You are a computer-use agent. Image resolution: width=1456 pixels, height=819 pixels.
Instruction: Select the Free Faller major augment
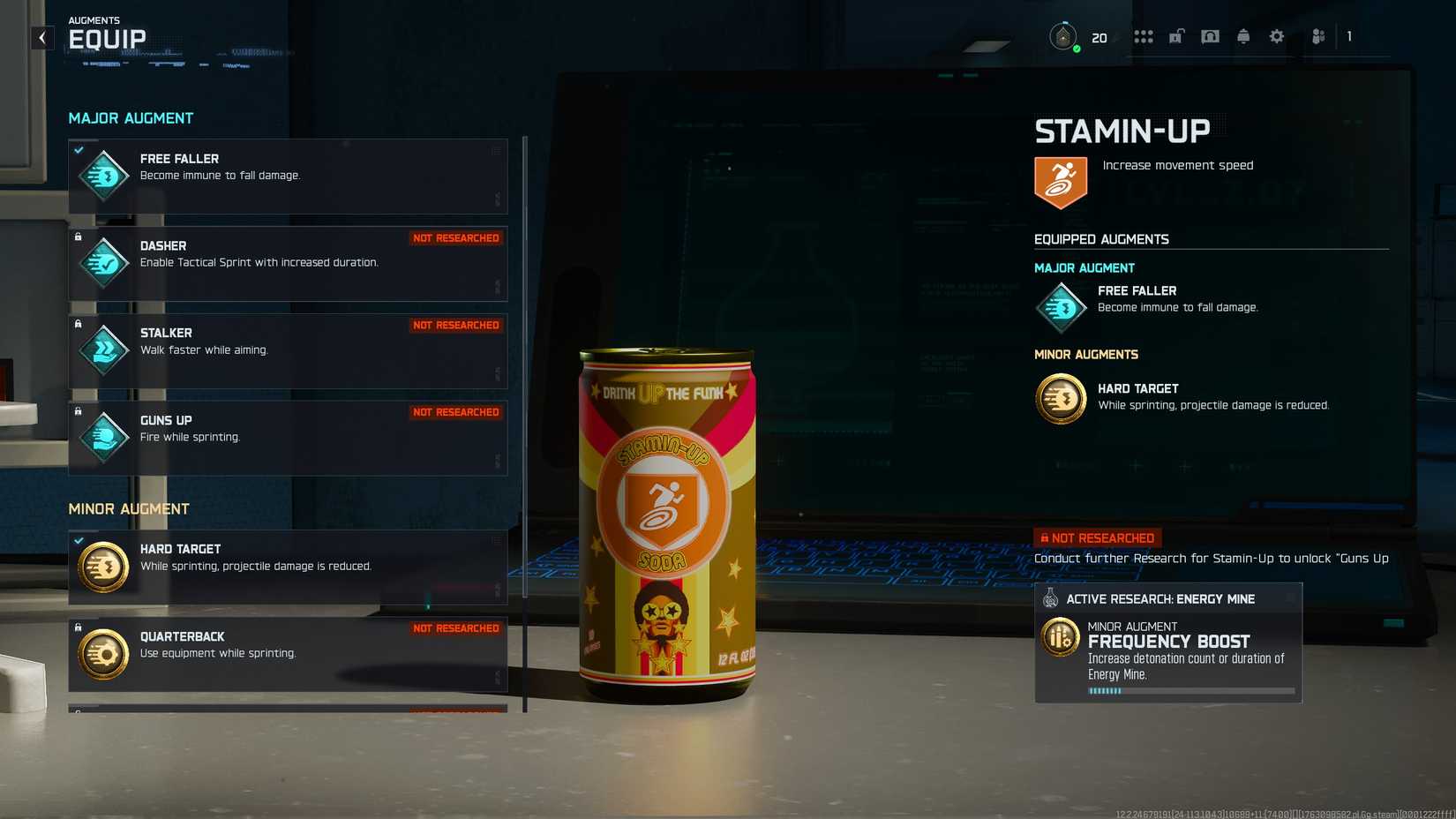(288, 176)
